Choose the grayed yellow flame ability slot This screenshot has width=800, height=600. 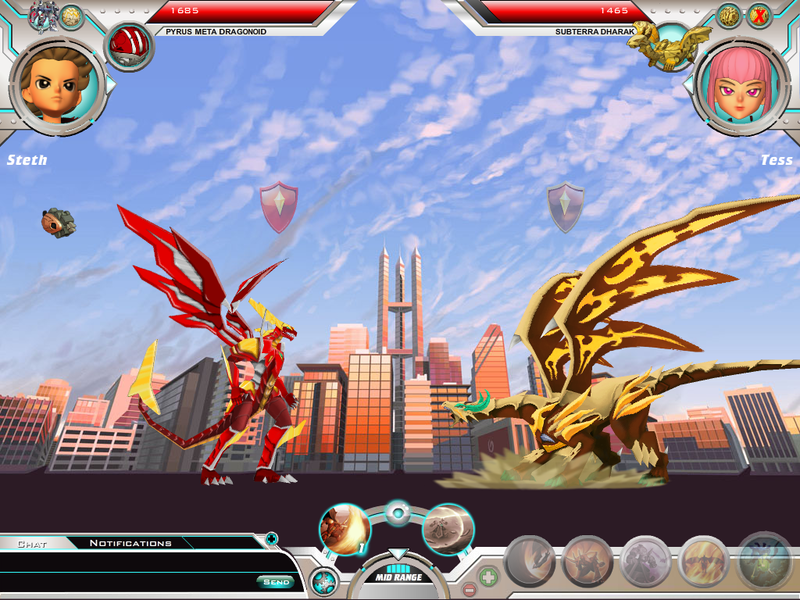pos(704,562)
